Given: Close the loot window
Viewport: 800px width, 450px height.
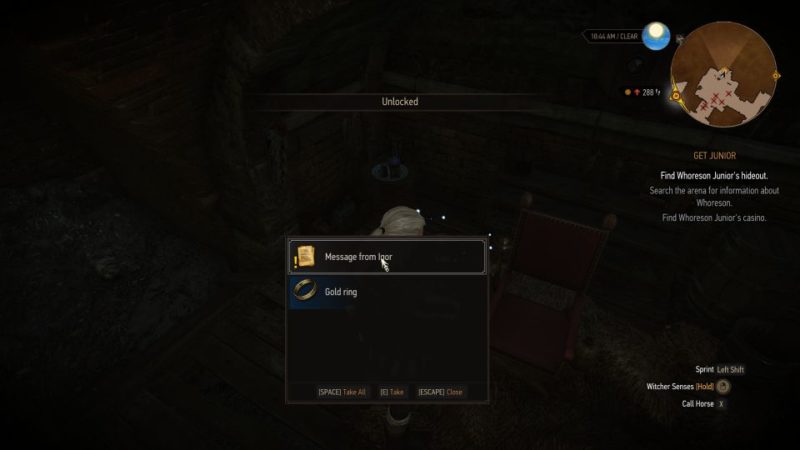Looking at the screenshot, I should 440,392.
